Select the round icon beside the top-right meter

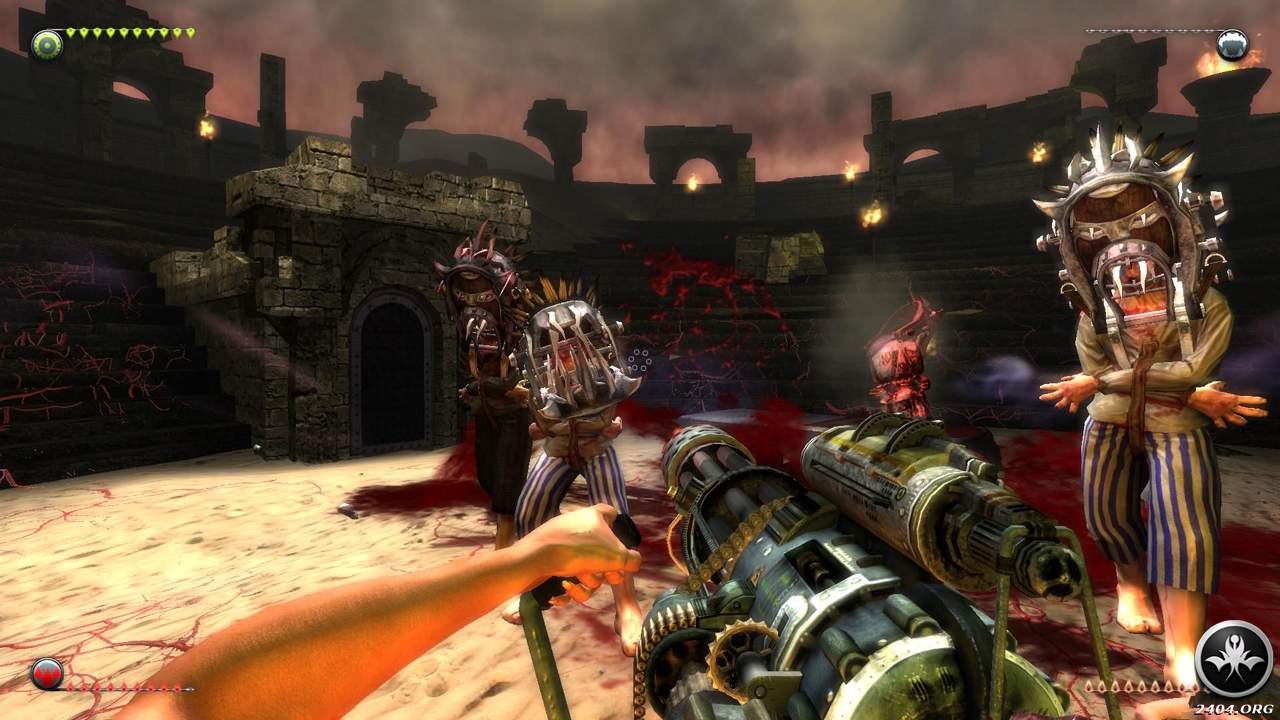pyautogui.click(x=1232, y=44)
